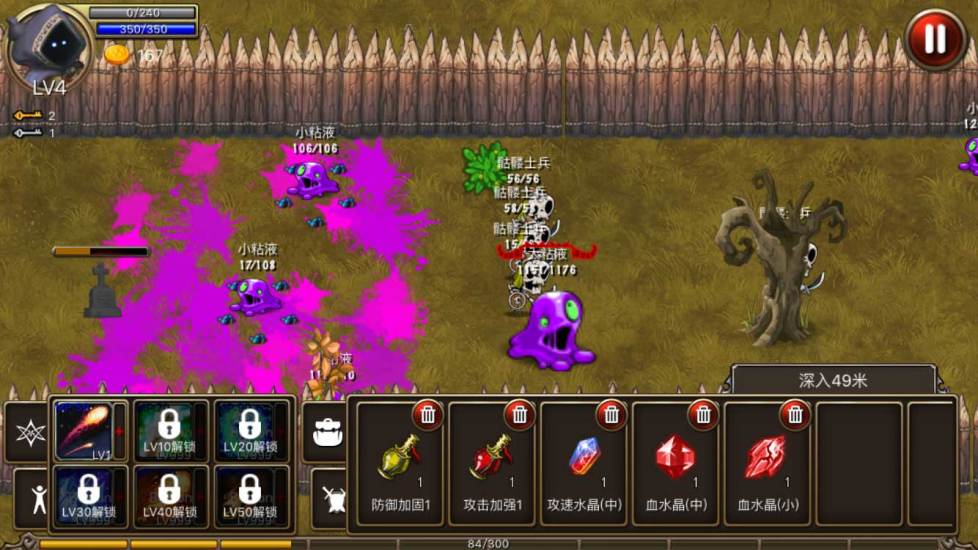Use the 血水晶(中) item

(676, 465)
